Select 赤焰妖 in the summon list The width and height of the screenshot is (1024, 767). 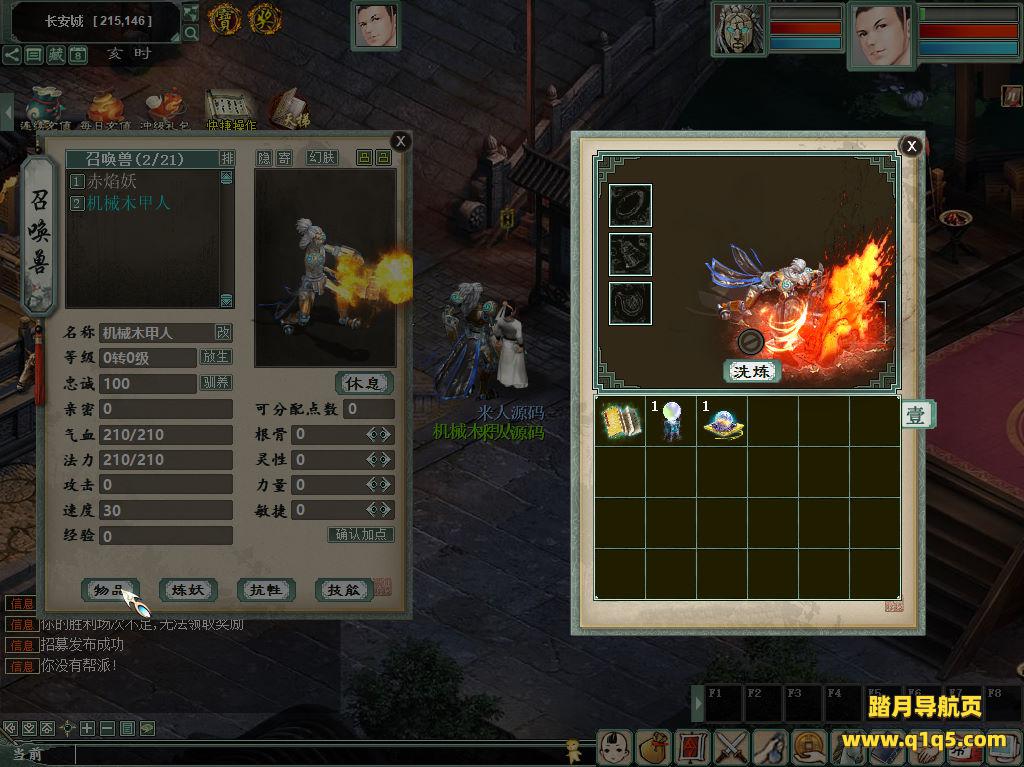[110, 182]
